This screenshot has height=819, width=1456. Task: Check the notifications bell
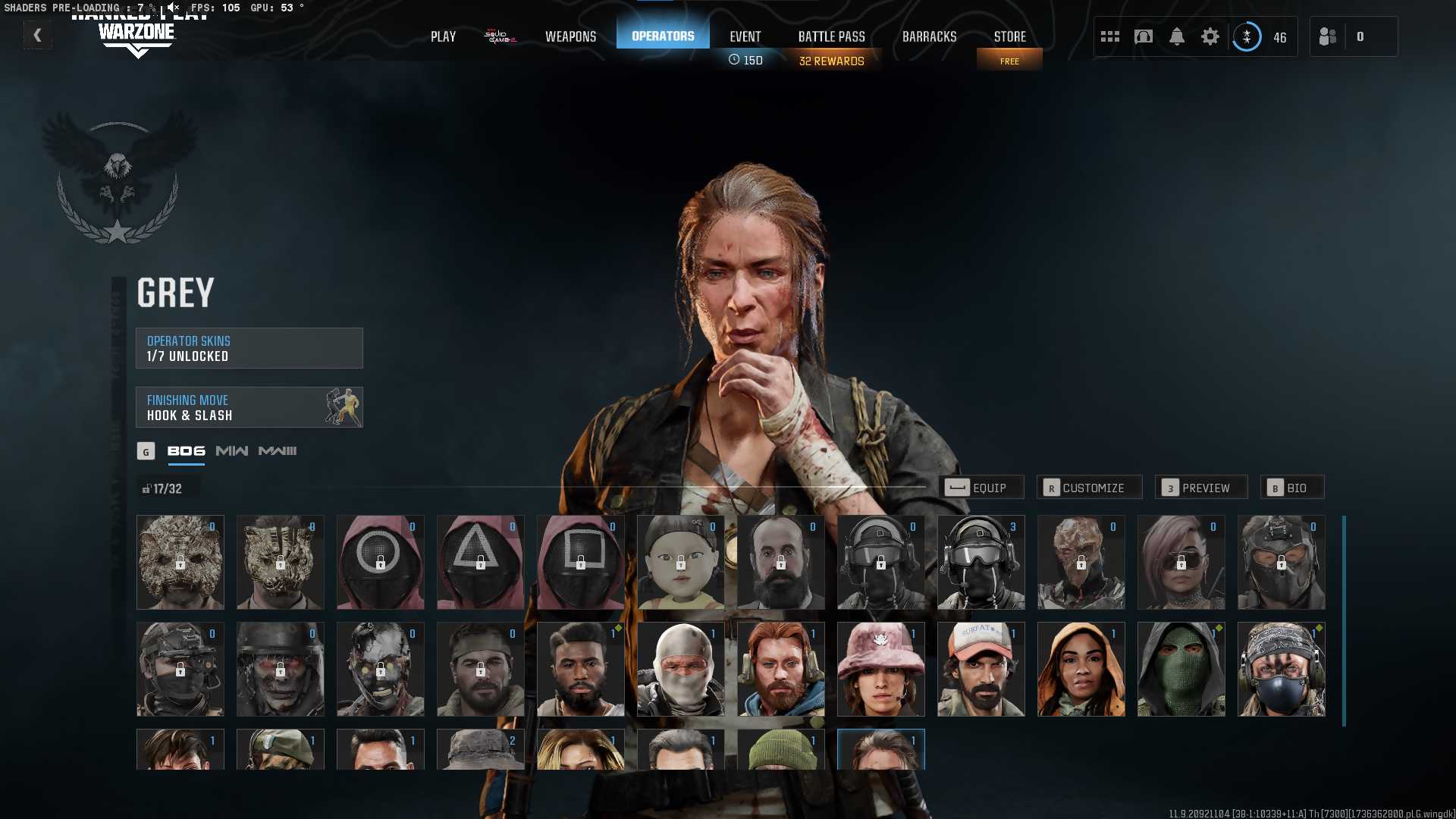point(1176,36)
